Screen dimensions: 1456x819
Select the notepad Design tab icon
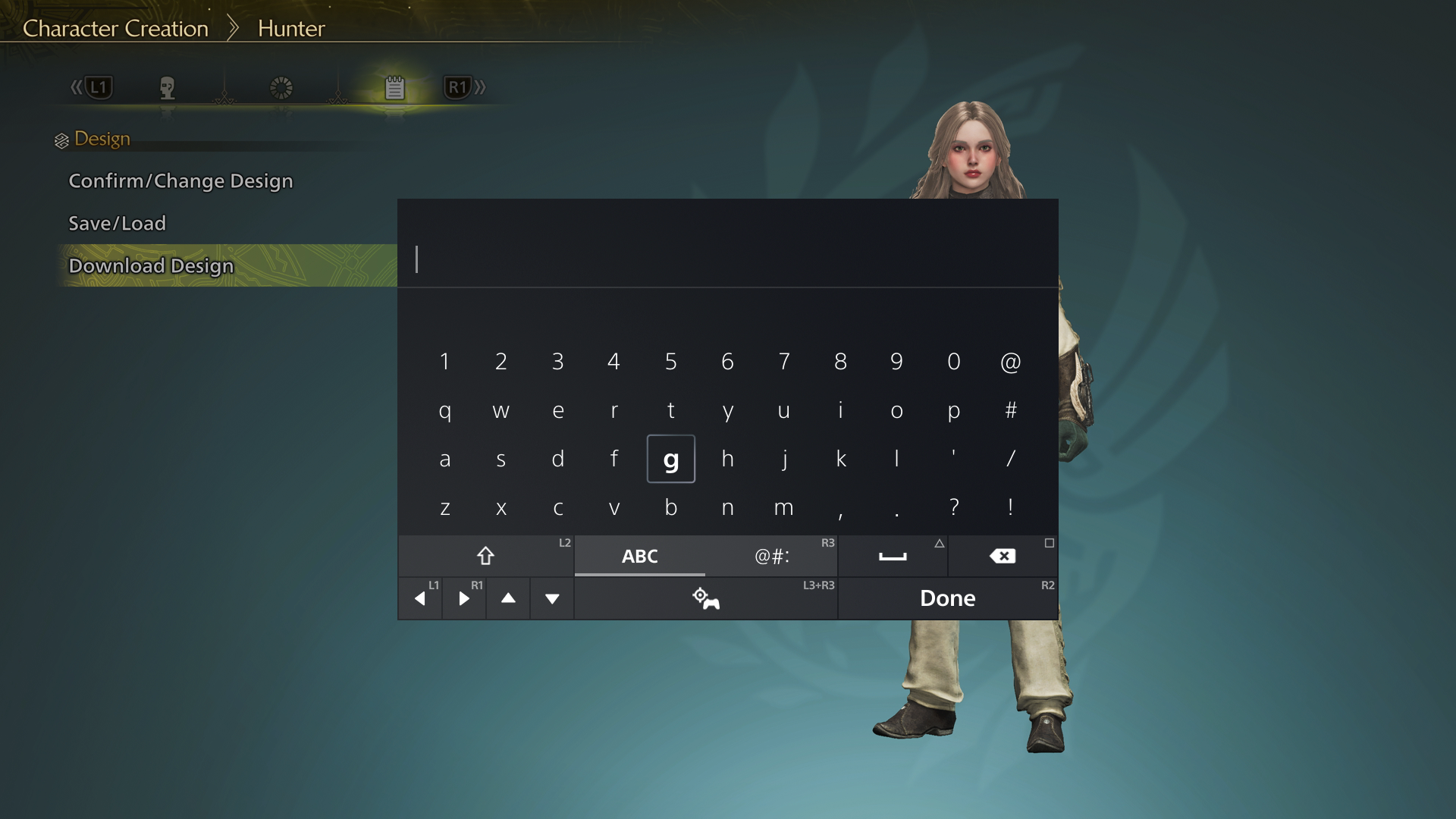(394, 87)
